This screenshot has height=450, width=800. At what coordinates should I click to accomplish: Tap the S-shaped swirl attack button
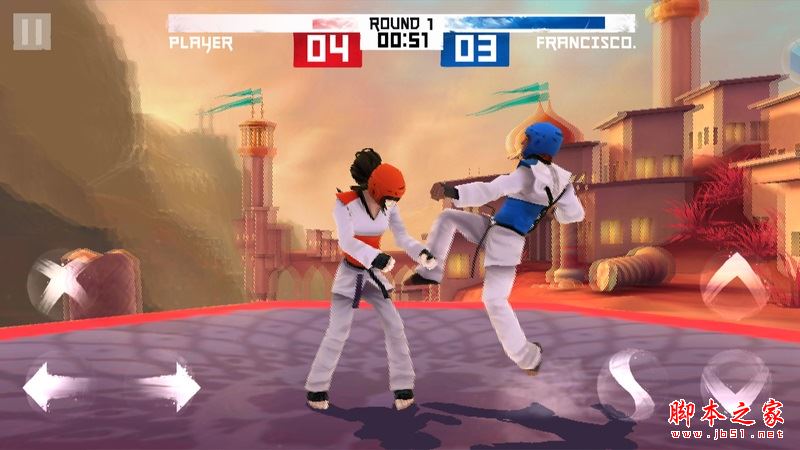pyautogui.click(x=630, y=385)
